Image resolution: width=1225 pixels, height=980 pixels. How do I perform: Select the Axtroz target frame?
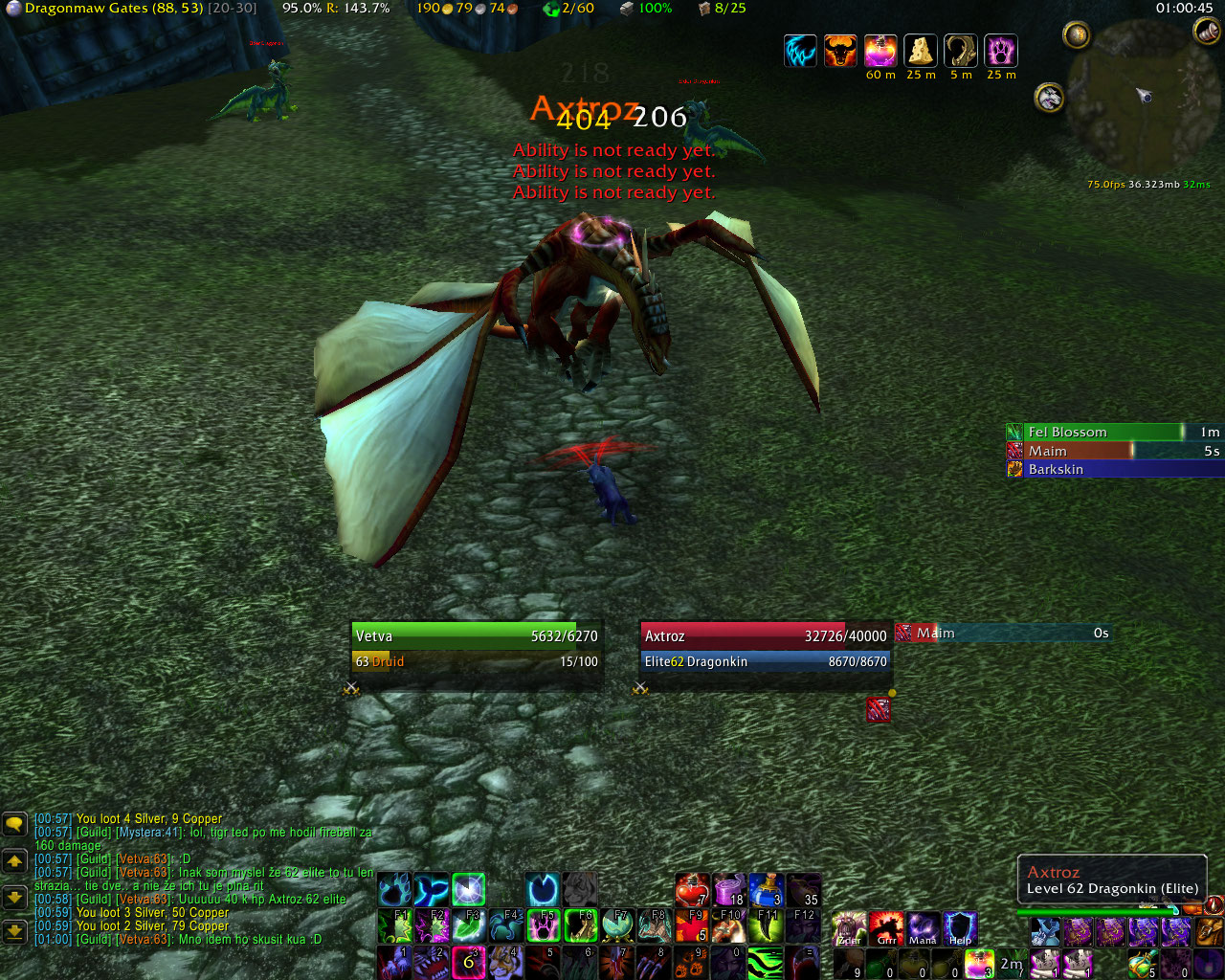[x=766, y=648]
